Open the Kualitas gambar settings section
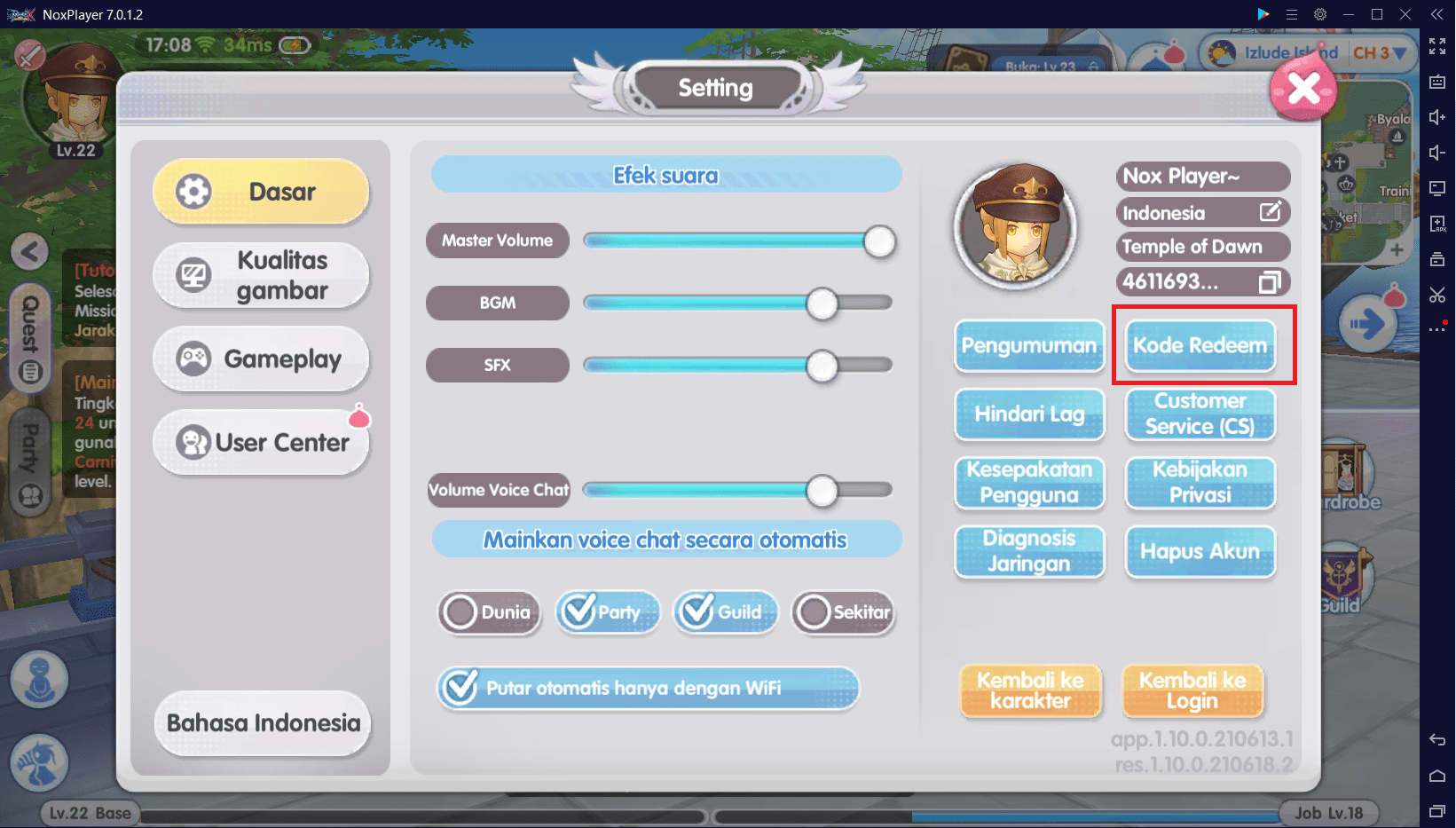This screenshot has height=828, width=1456. (x=260, y=274)
